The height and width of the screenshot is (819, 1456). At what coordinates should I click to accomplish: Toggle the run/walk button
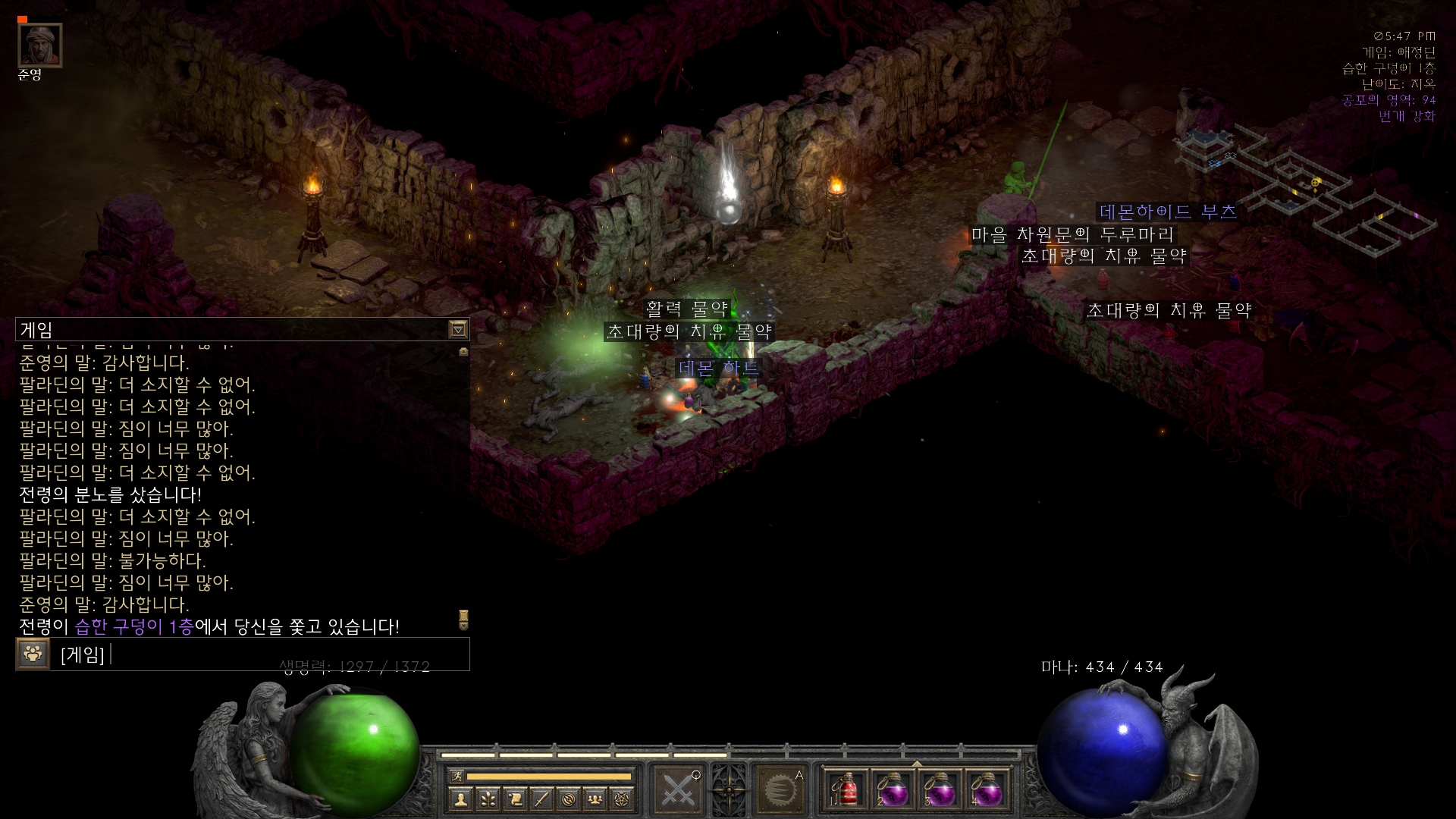tap(457, 776)
